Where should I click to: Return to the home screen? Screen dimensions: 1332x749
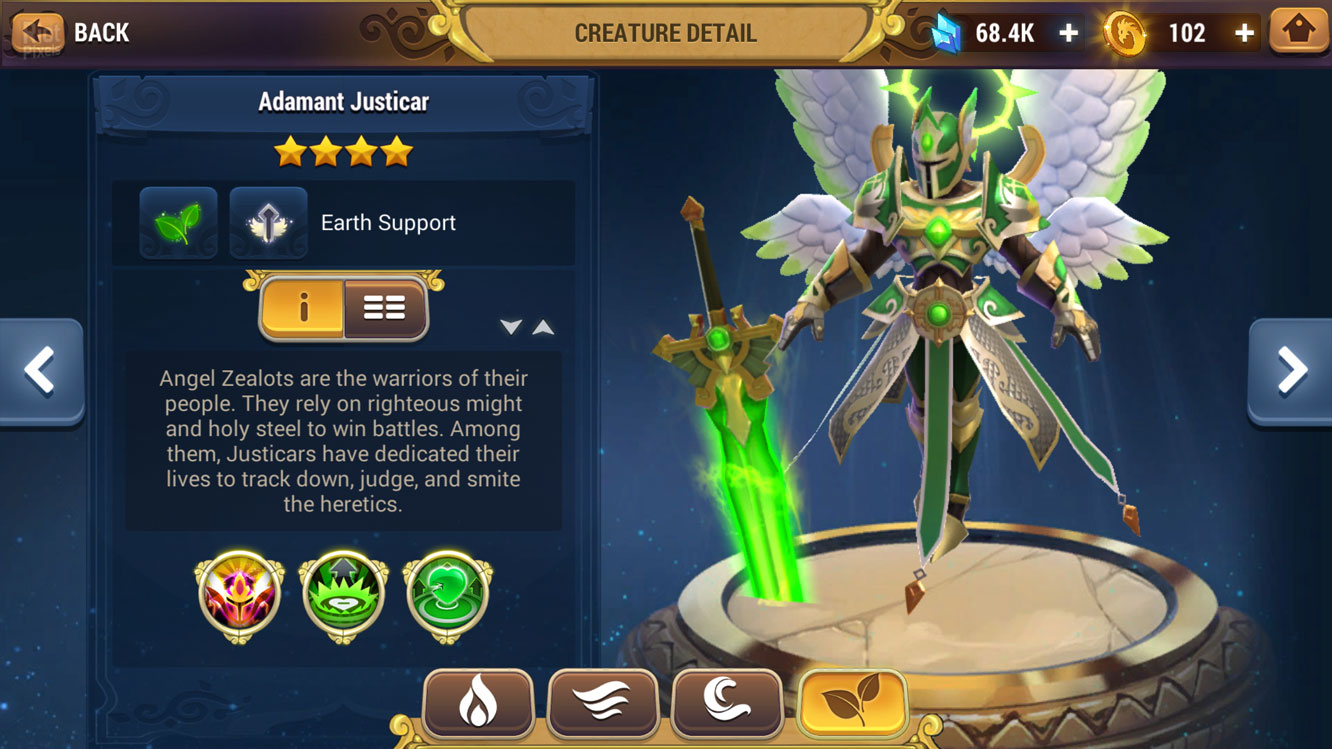(x=1298, y=31)
